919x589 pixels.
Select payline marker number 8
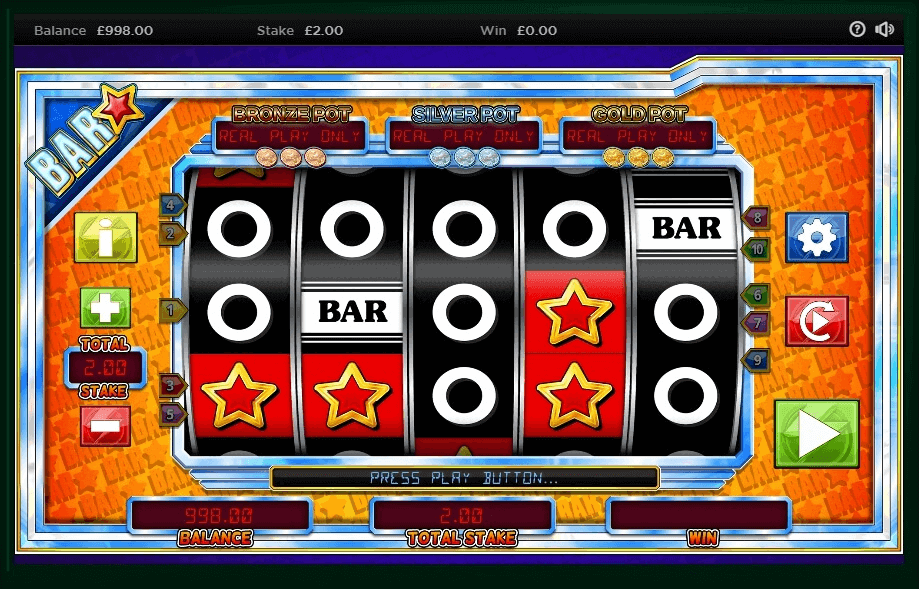click(756, 217)
